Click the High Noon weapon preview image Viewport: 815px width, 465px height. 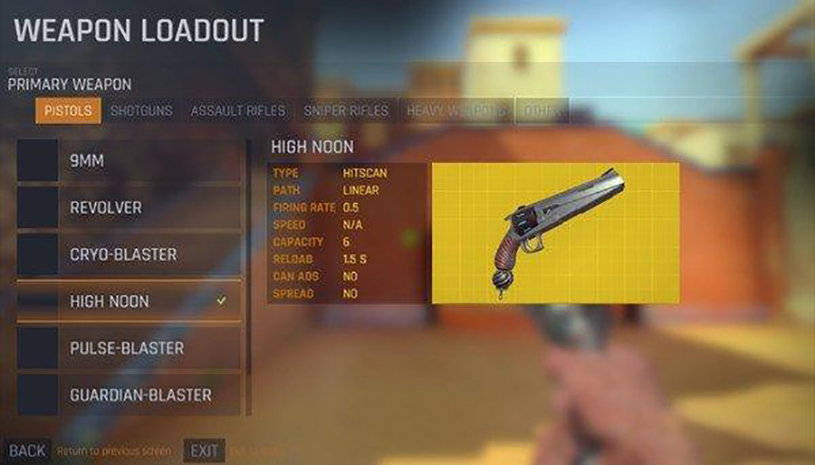(555, 232)
